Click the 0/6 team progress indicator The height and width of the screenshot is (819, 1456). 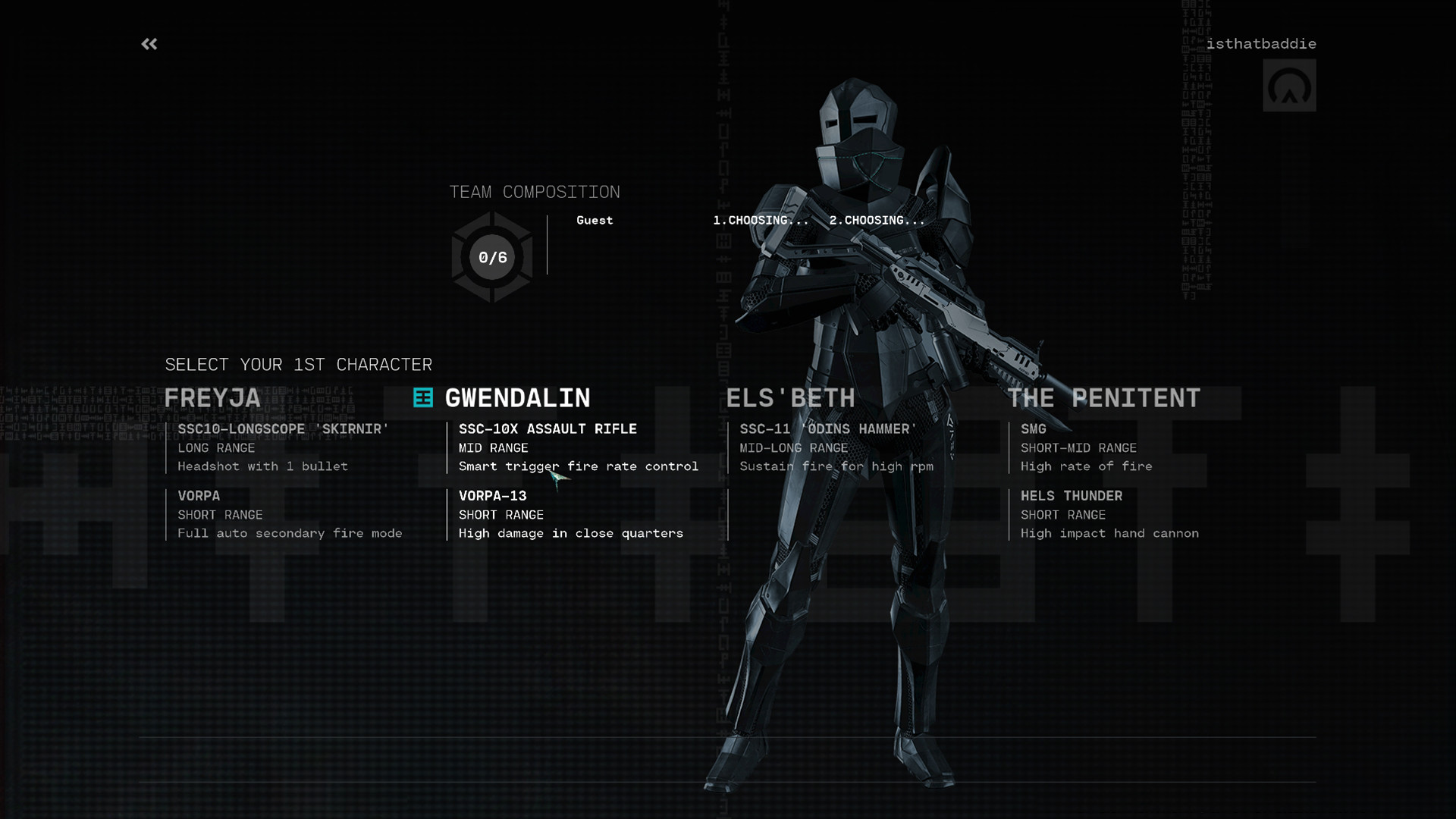point(493,258)
